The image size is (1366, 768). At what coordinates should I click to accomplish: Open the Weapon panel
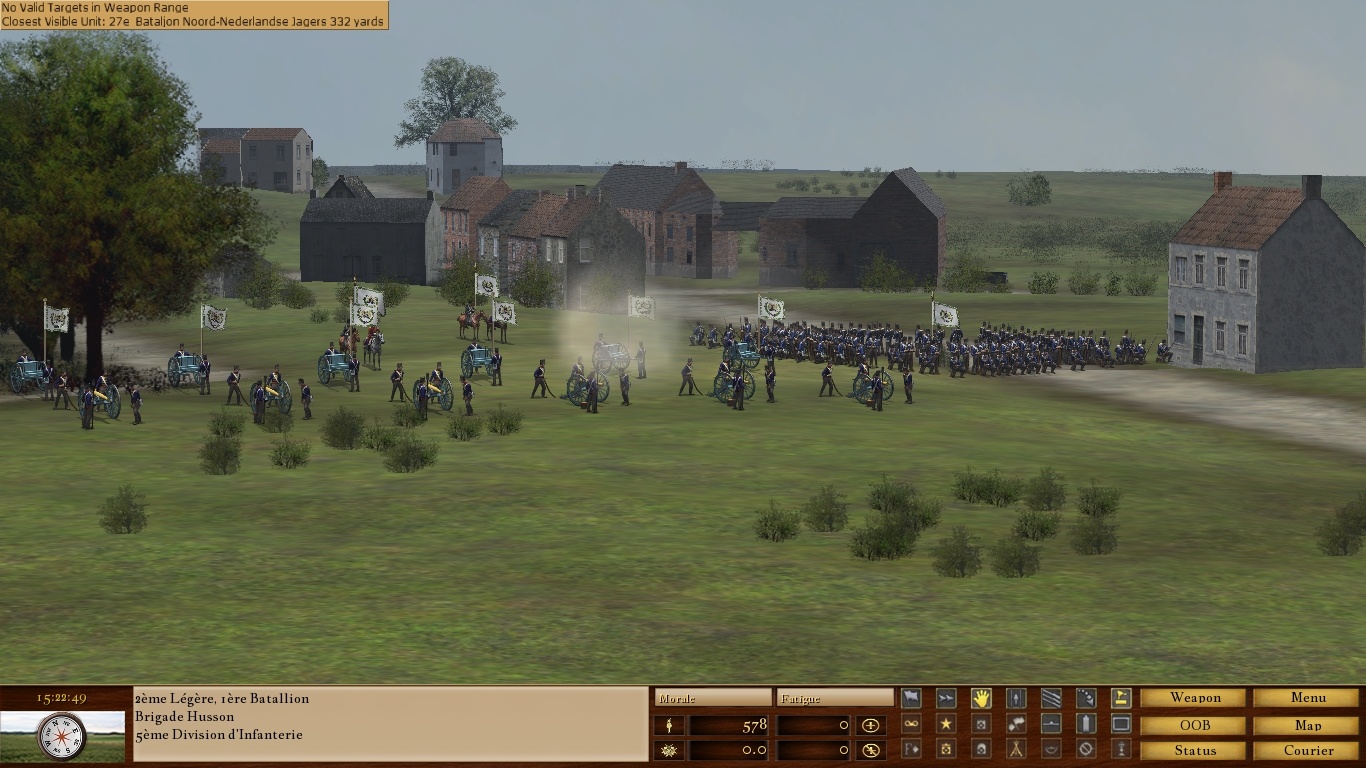1195,698
